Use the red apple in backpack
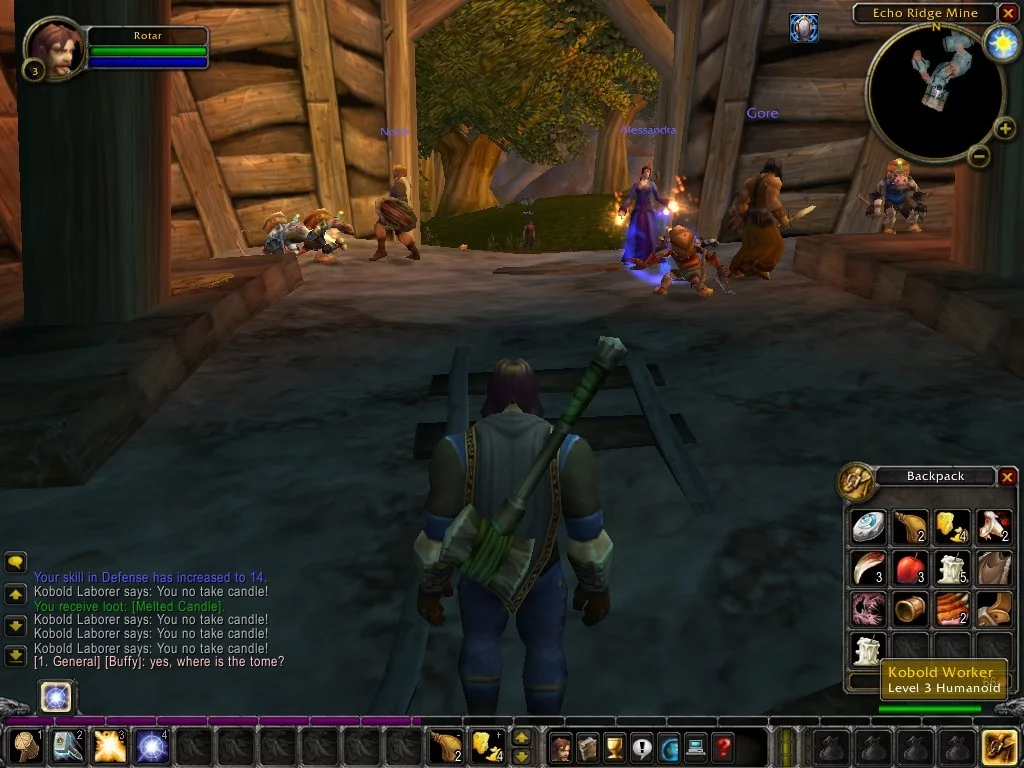This screenshot has width=1024, height=768. (909, 569)
